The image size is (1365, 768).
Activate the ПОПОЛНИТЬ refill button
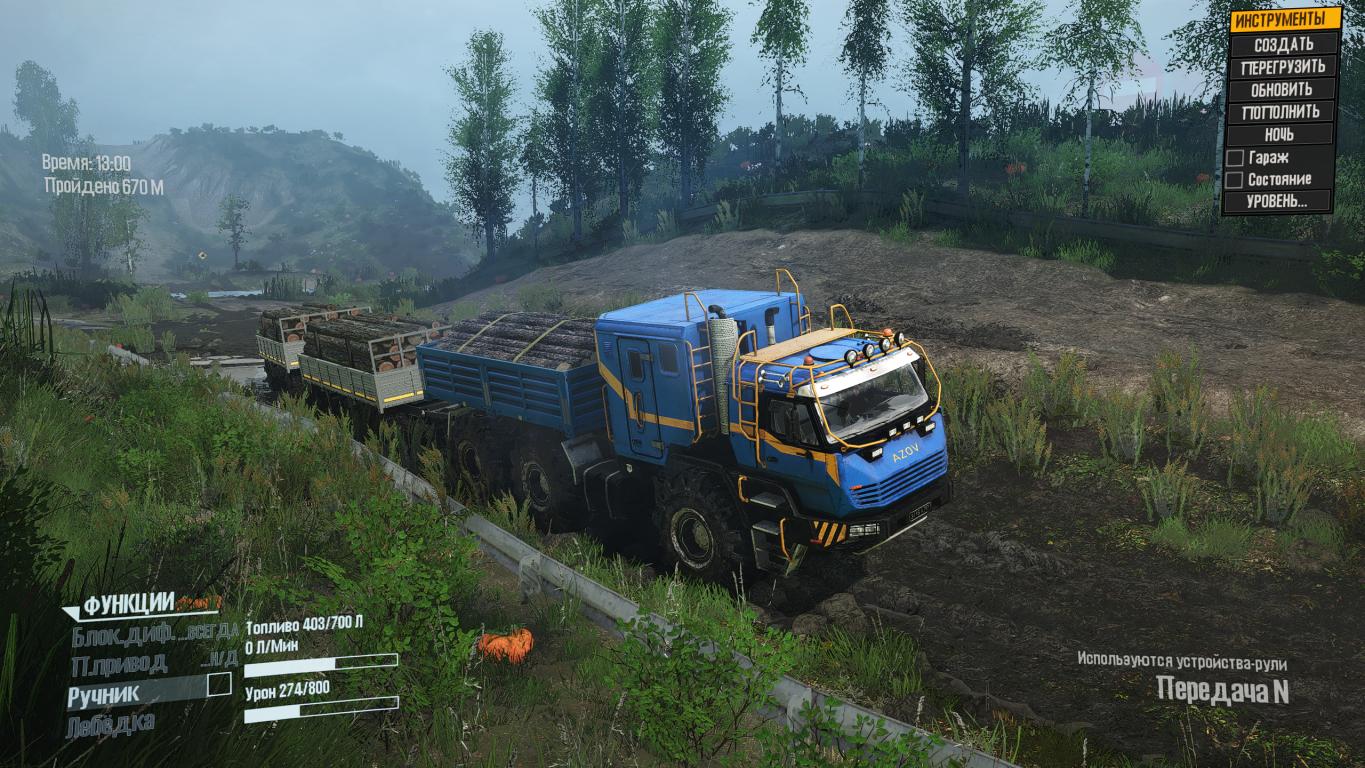pyautogui.click(x=1284, y=112)
